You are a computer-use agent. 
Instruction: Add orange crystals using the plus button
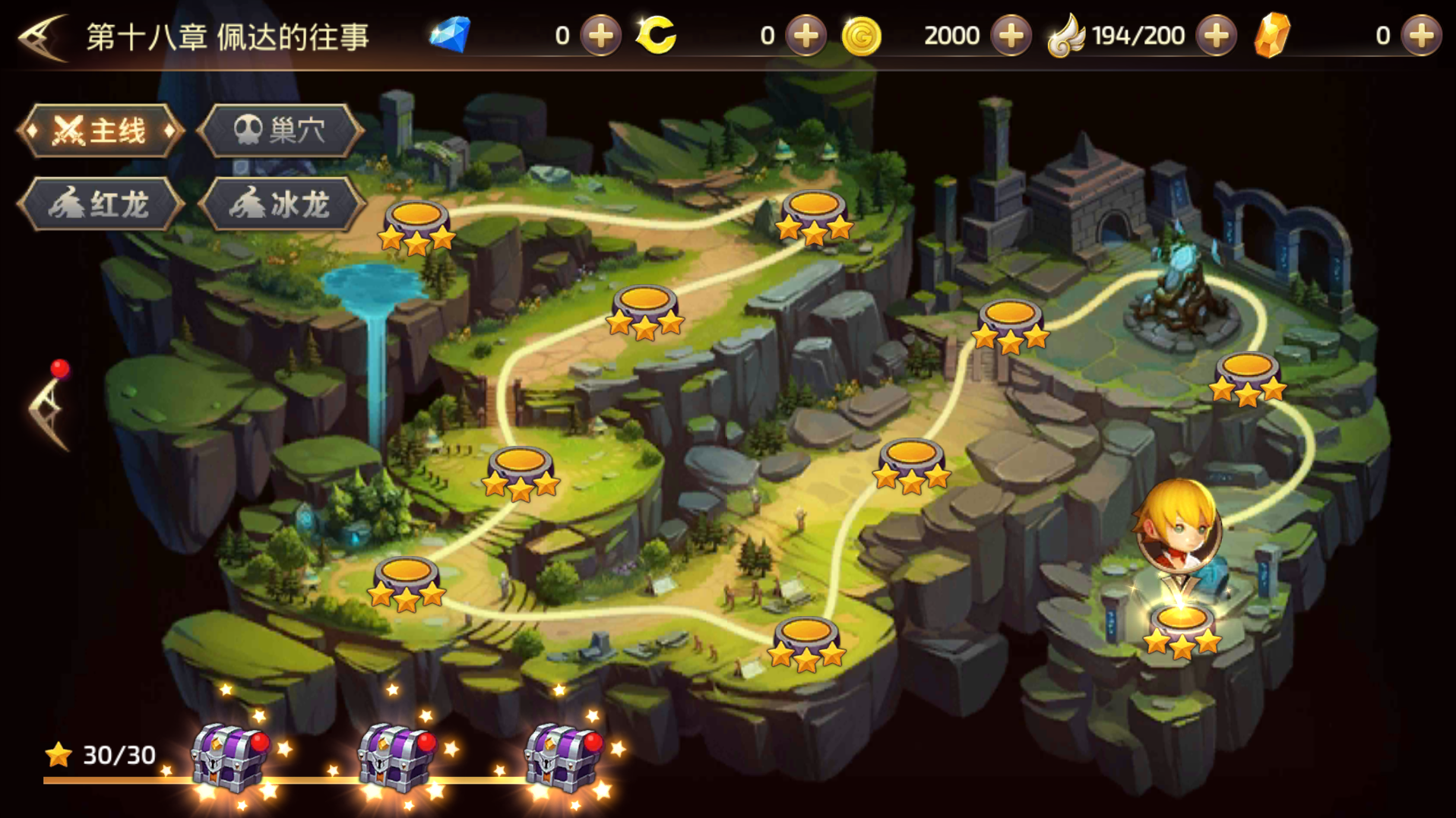(x=1421, y=36)
